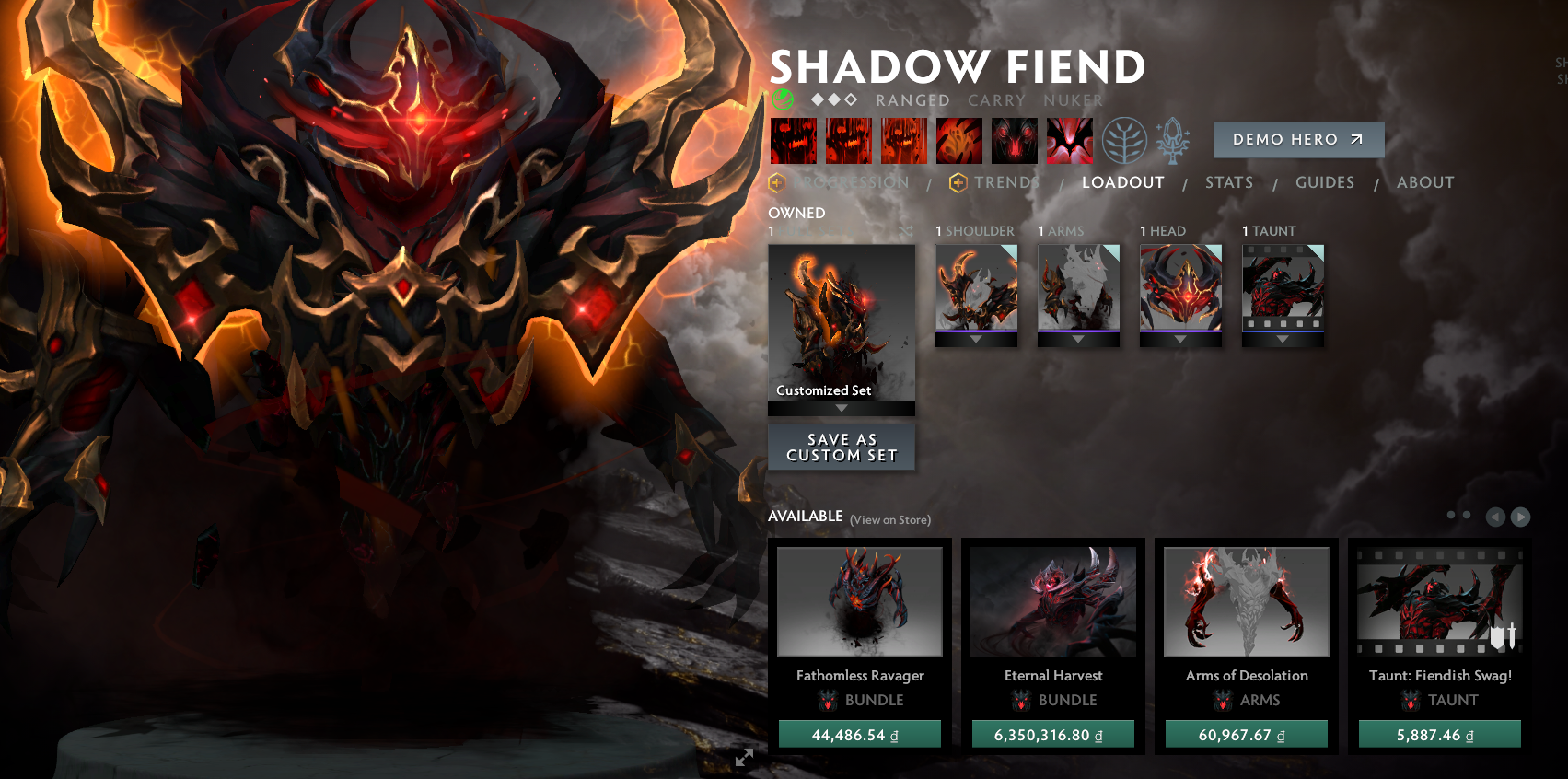
Task: Click the Necromastery ability icon
Action: click(x=958, y=140)
